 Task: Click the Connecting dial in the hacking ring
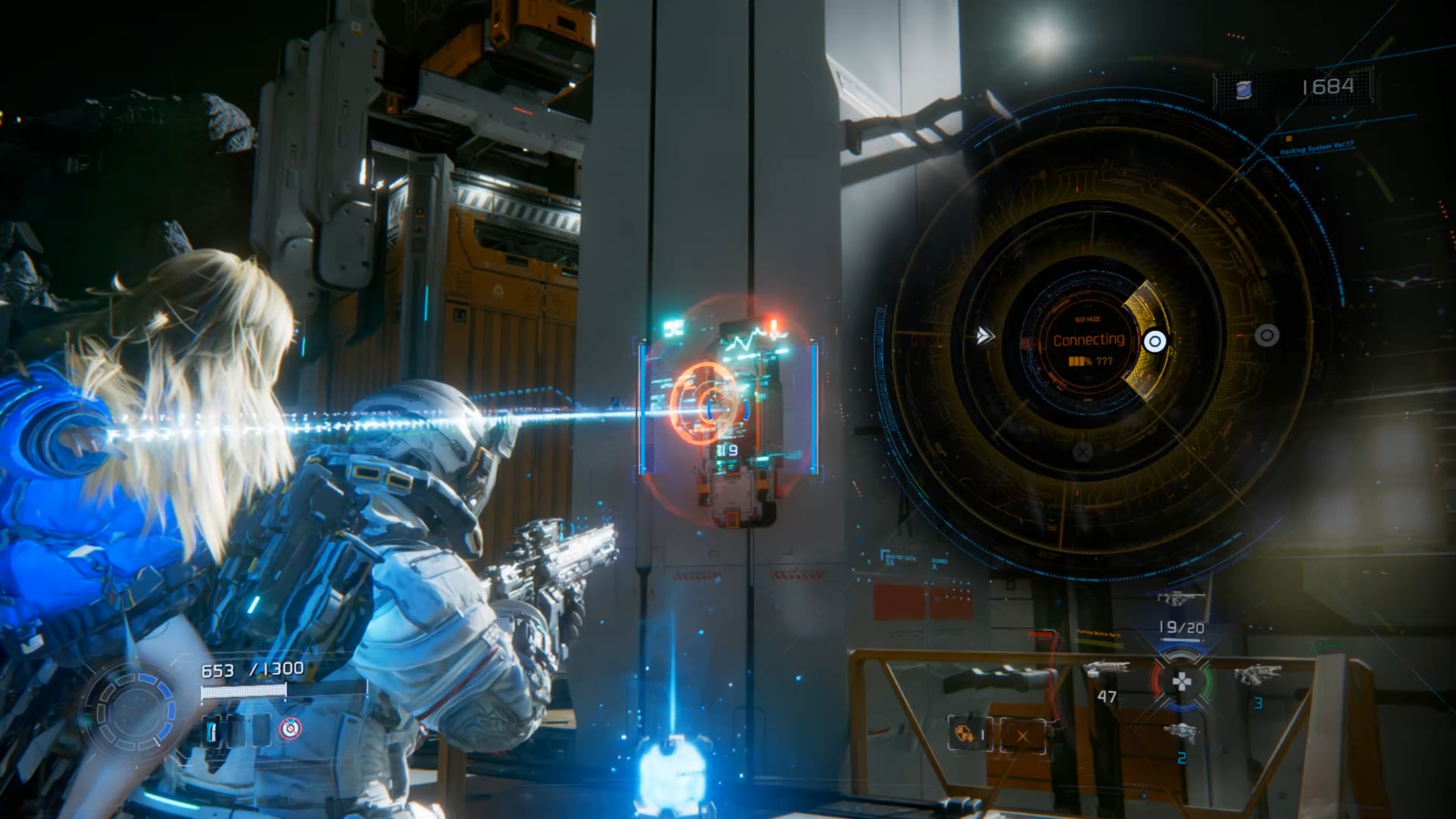[1088, 340]
